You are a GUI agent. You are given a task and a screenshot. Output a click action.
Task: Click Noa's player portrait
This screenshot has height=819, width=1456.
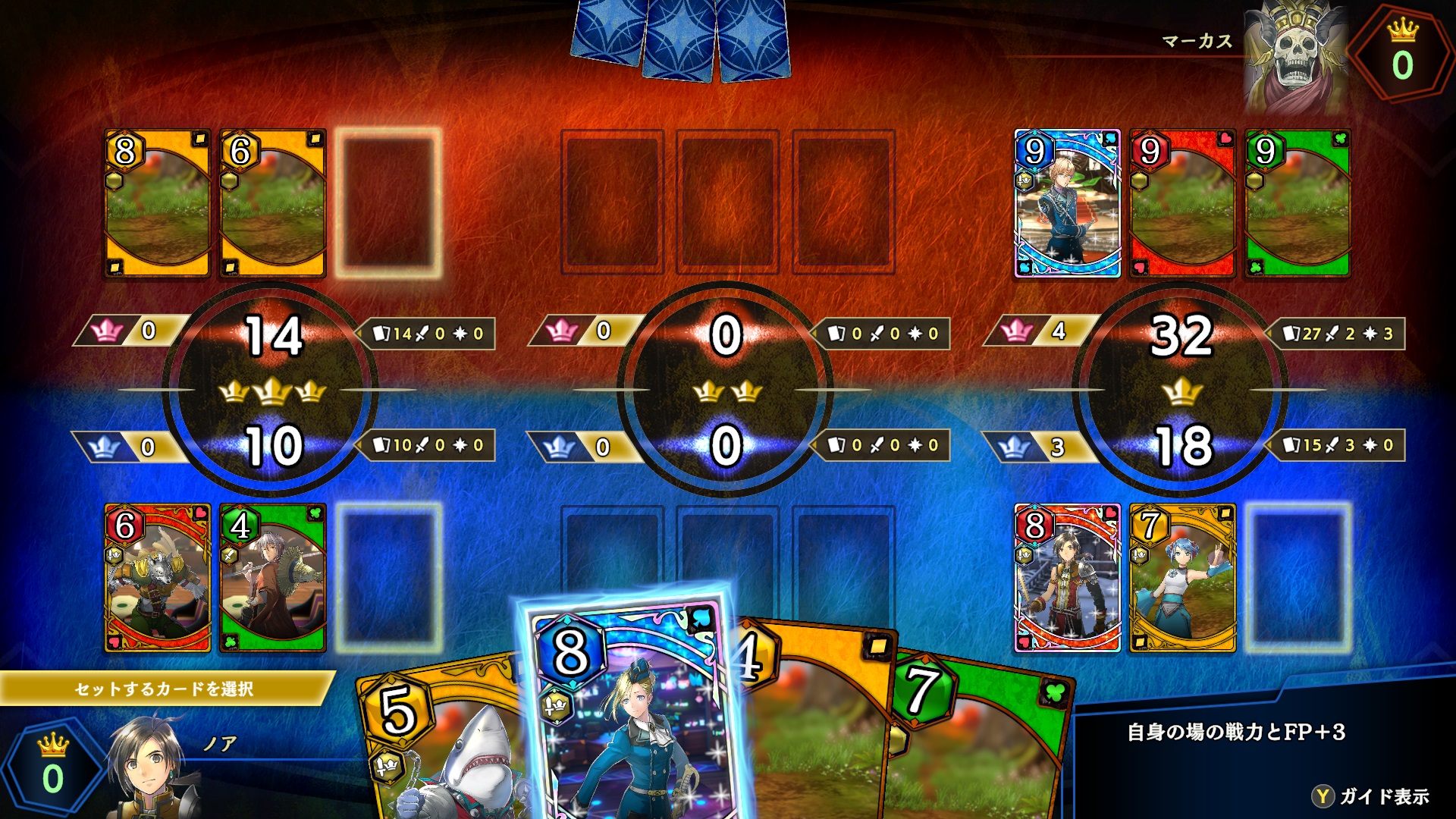coord(152,766)
